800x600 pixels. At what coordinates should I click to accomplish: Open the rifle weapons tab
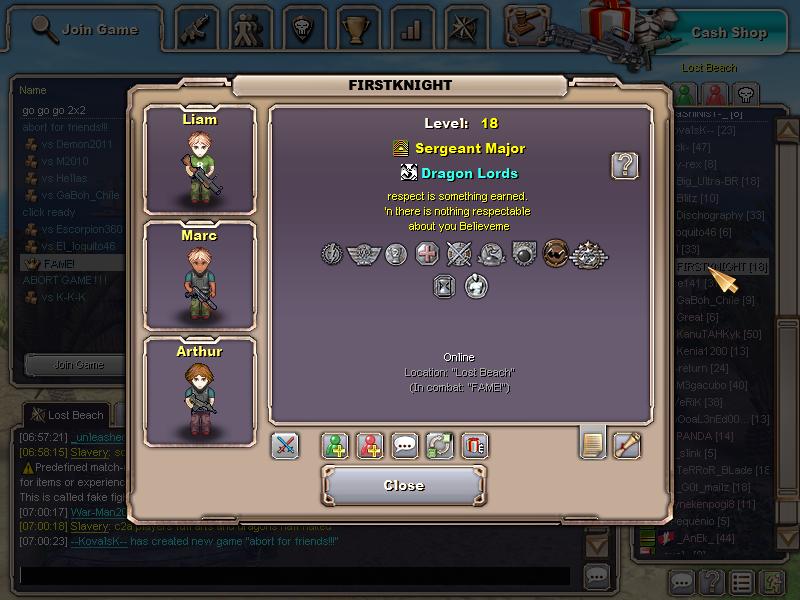pos(197,27)
